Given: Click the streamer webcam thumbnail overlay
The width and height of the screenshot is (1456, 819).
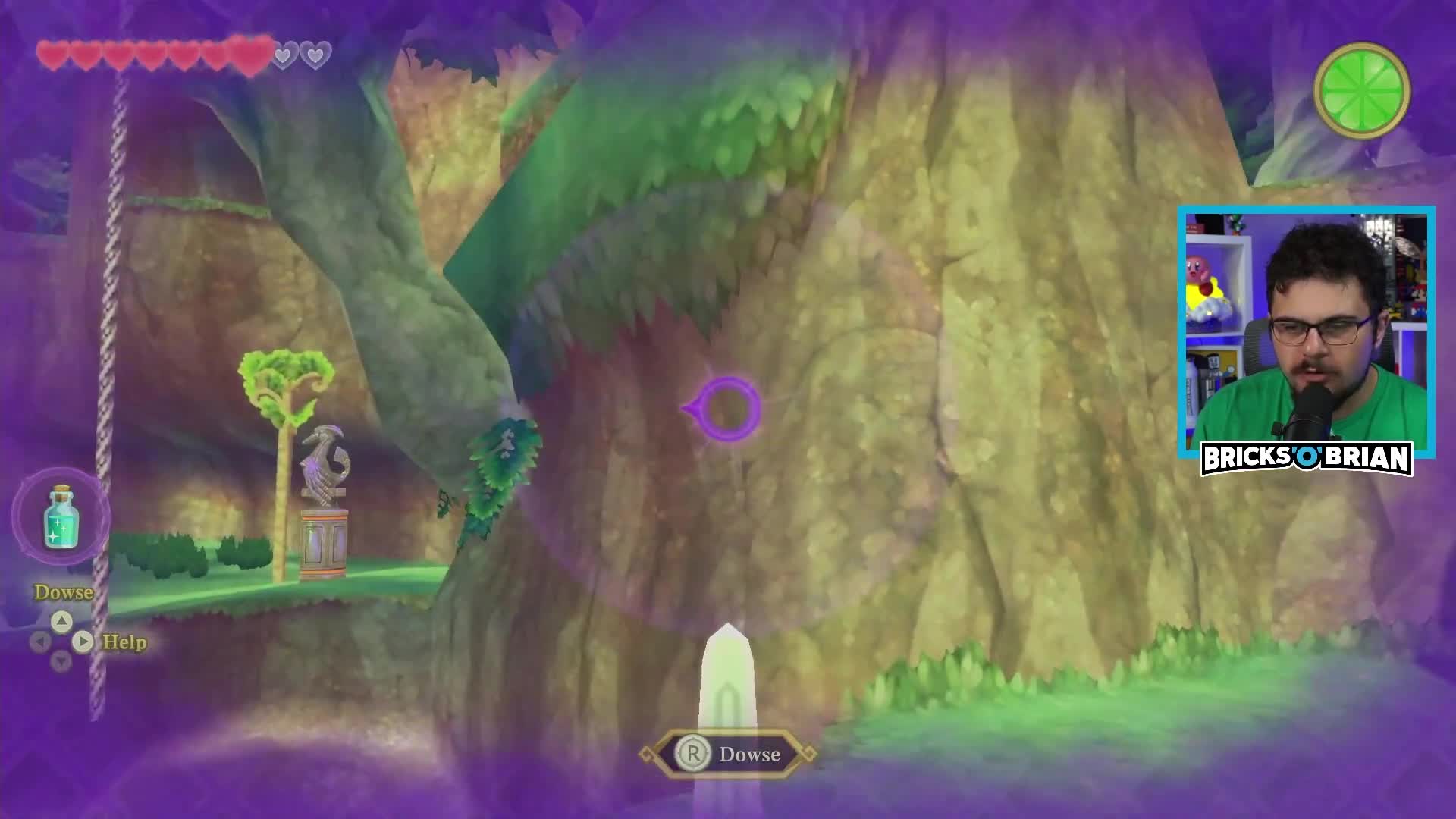Looking at the screenshot, I should coord(1306,328).
